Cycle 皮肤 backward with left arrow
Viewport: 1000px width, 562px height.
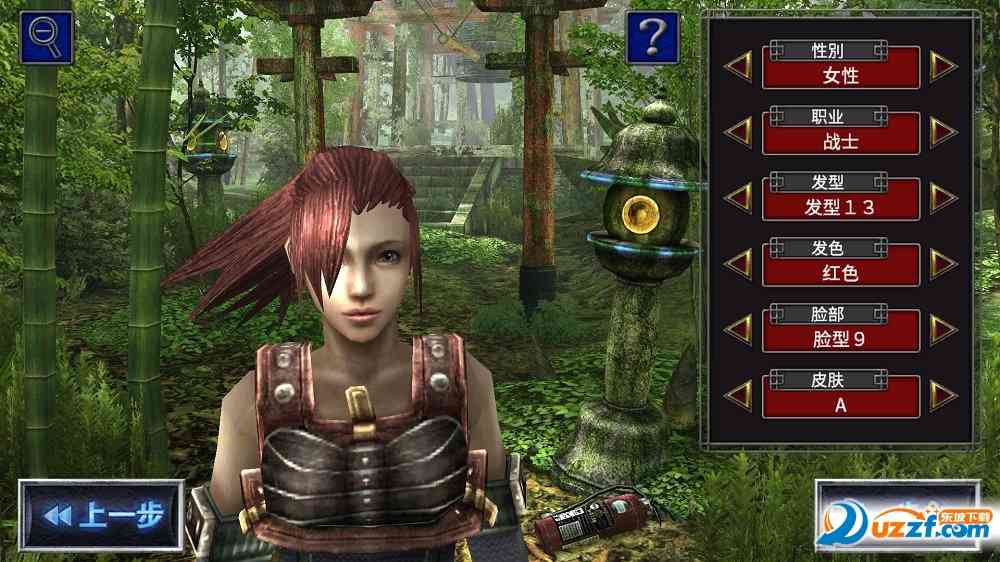pos(739,396)
